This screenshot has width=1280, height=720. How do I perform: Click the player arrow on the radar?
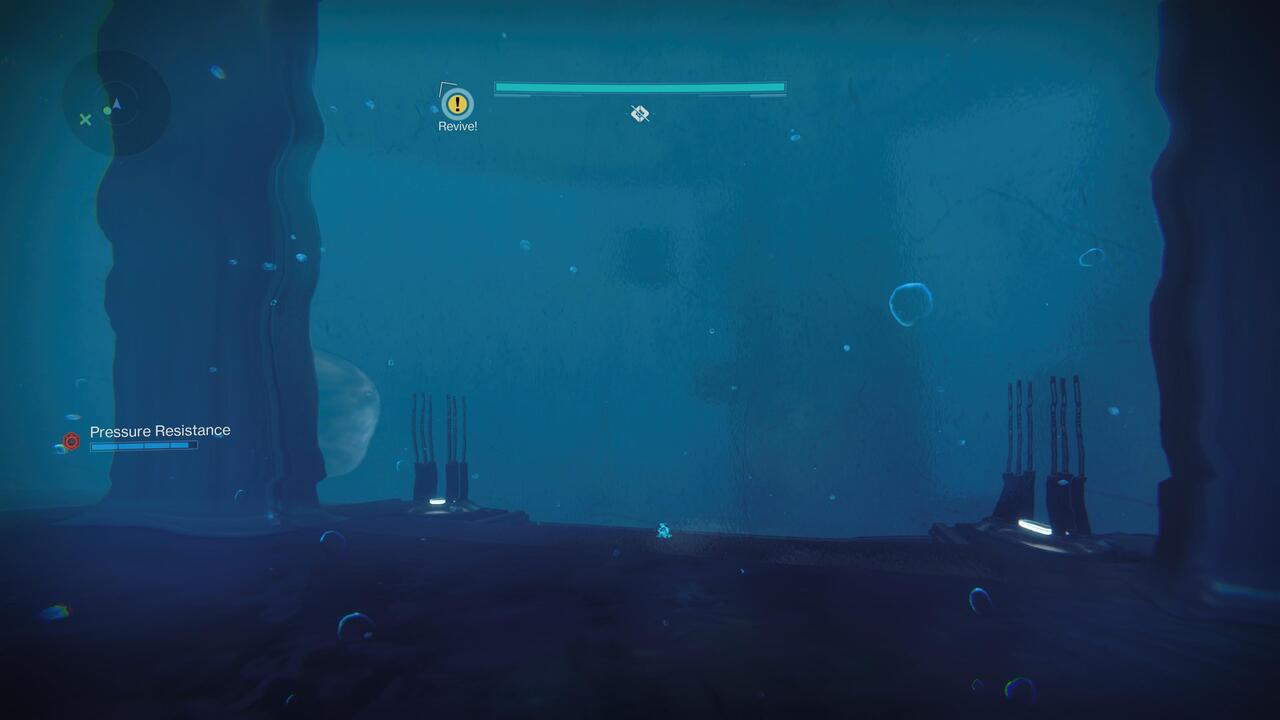tap(117, 103)
